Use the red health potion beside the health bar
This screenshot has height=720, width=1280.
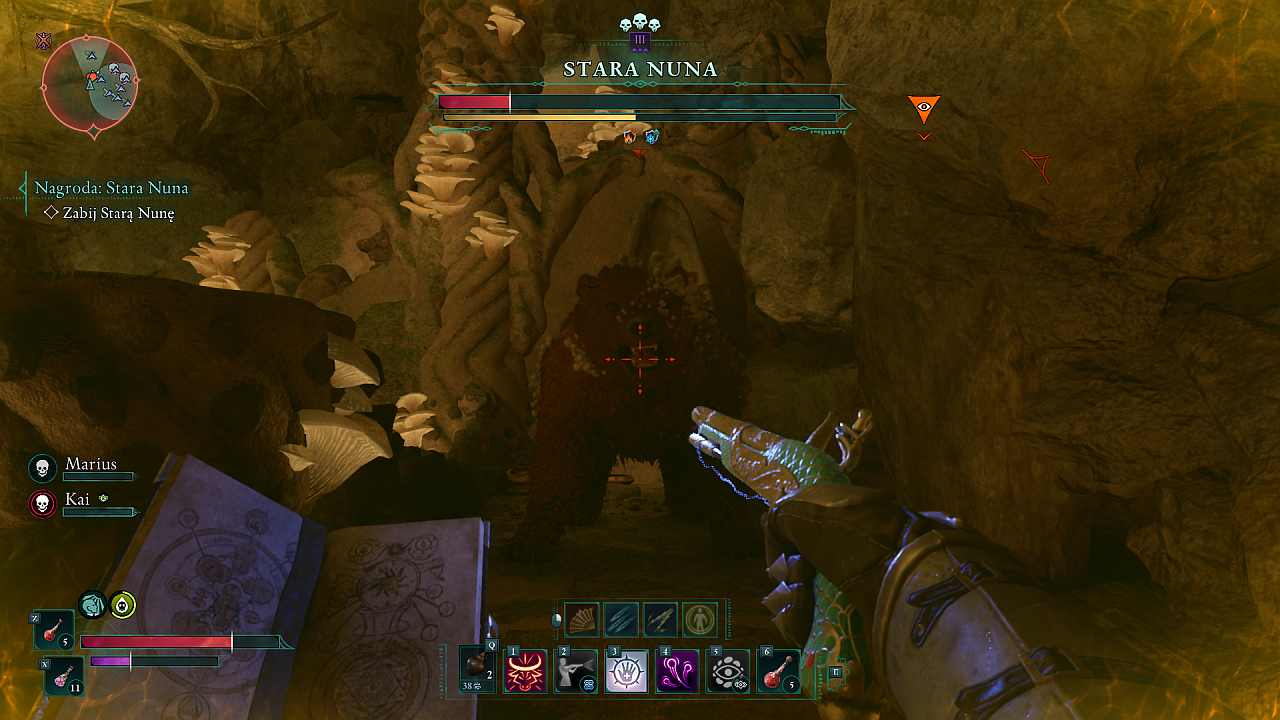[x=54, y=632]
